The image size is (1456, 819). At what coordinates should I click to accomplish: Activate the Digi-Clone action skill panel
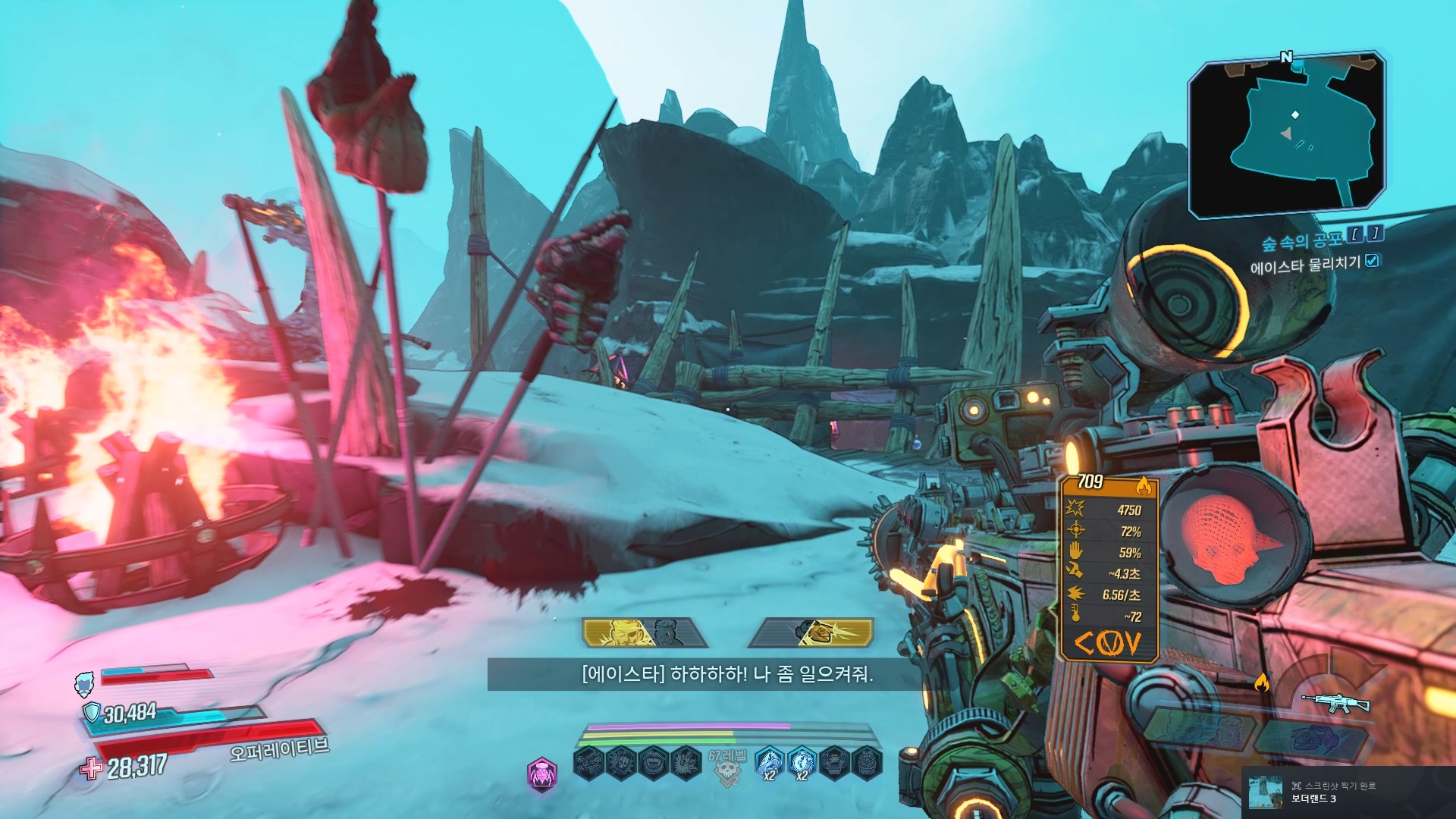[x=645, y=632]
